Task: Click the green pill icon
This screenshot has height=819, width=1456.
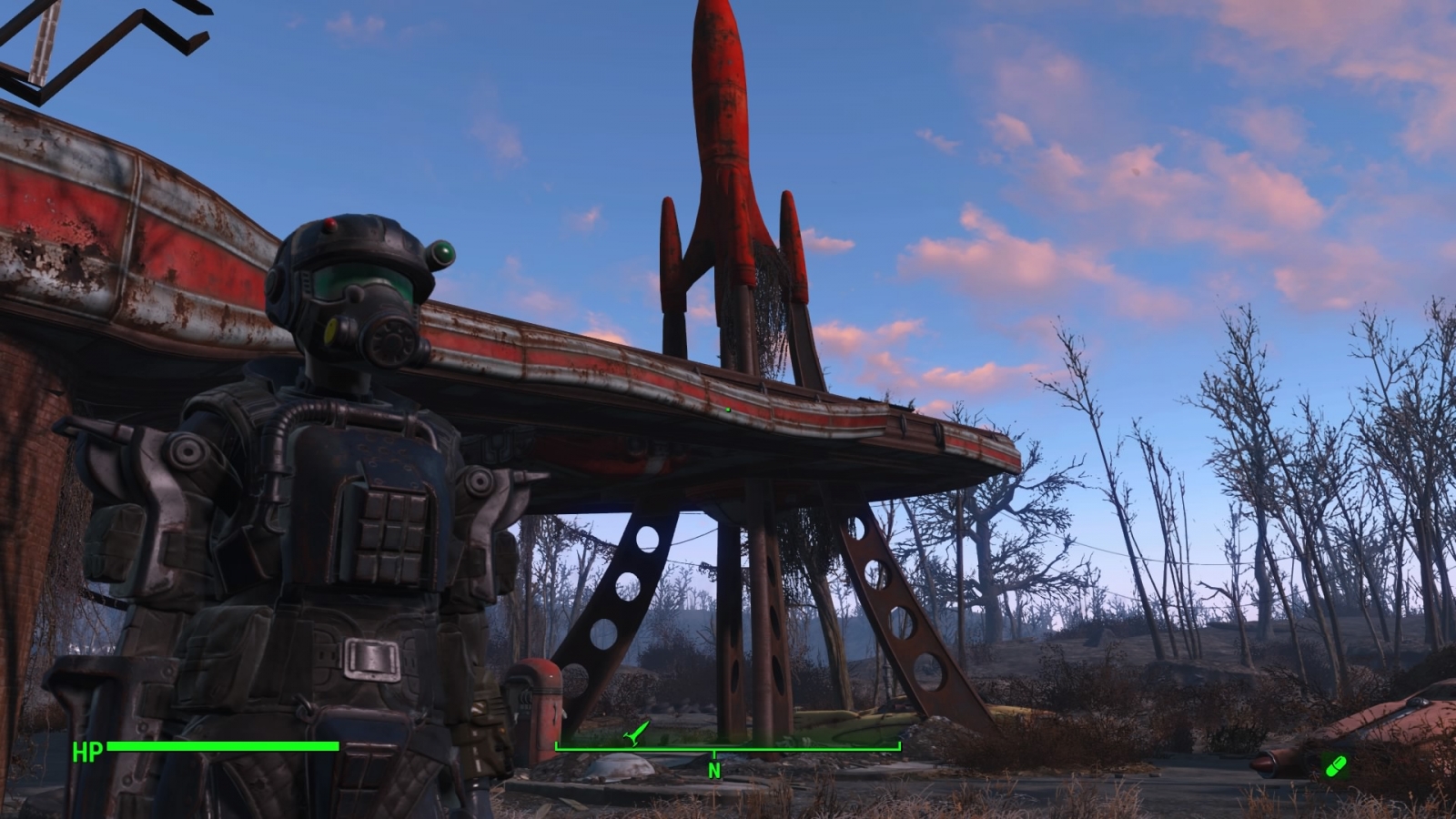Action: [x=1335, y=766]
